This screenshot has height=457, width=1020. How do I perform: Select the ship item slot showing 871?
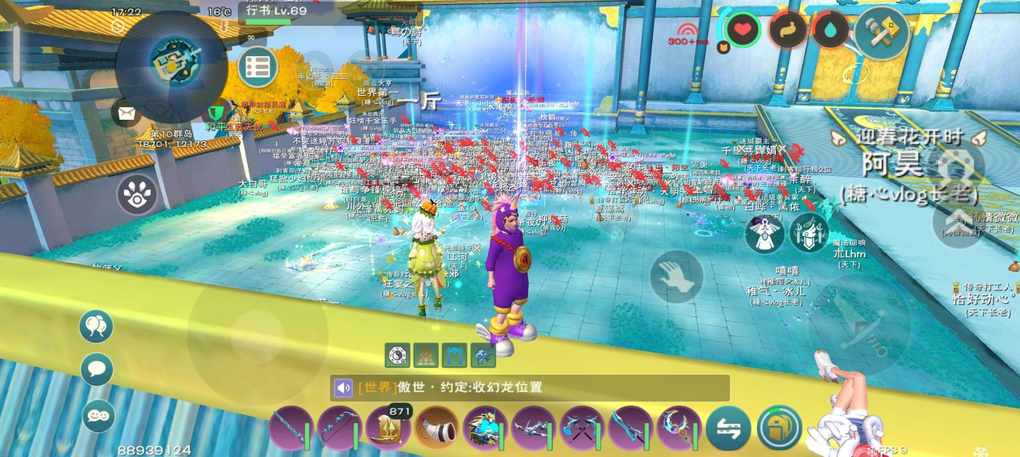[x=388, y=427]
